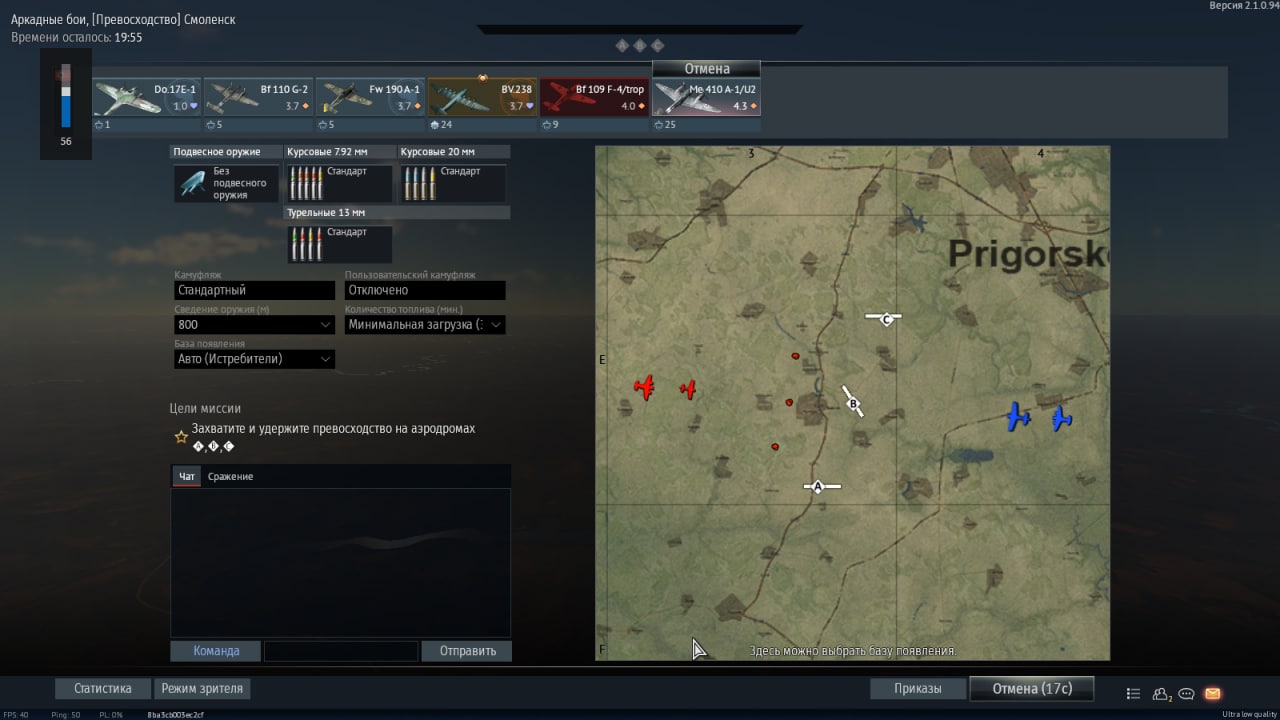Choose the Bf 109 F-4/trop slot
Viewport: 1280px width, 720px height.
click(x=594, y=98)
